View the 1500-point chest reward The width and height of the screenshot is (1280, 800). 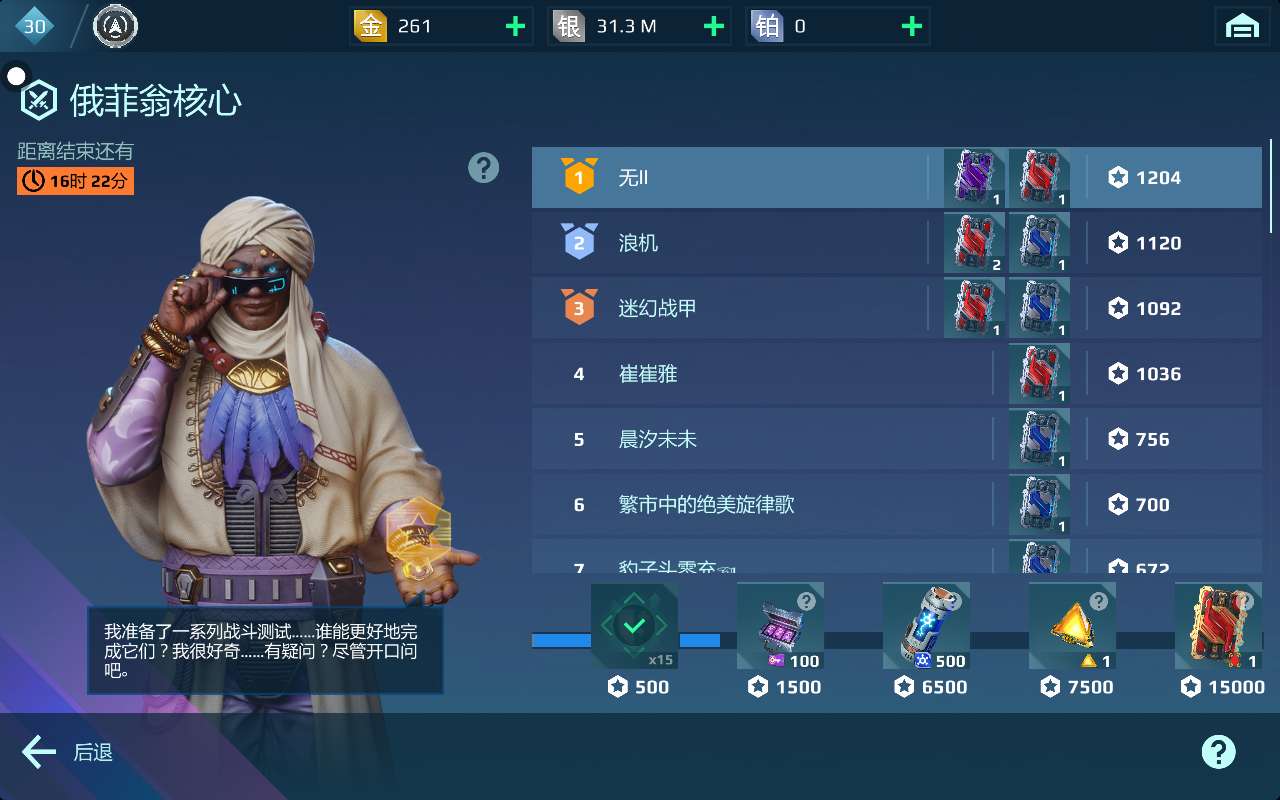point(780,627)
